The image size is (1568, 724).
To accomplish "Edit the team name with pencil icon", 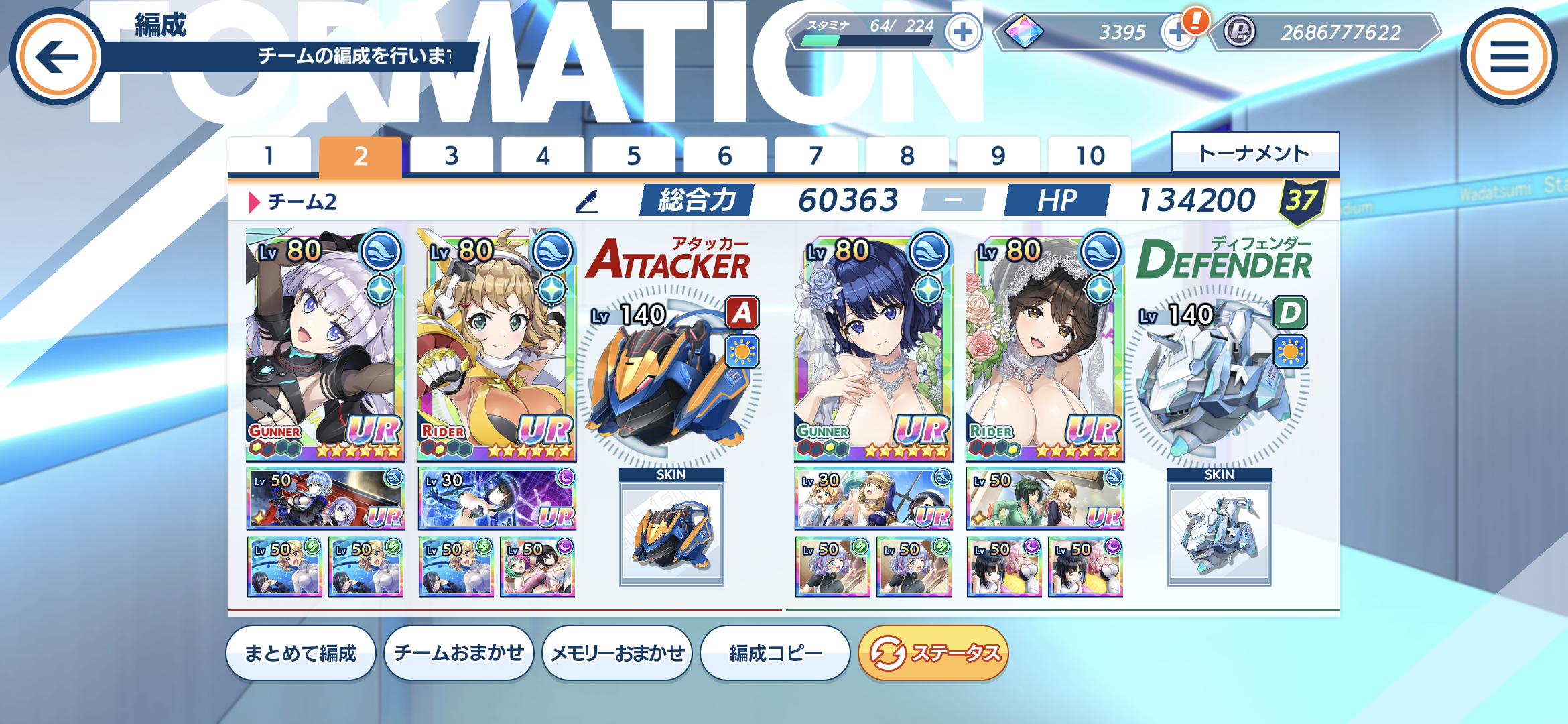I will (587, 201).
